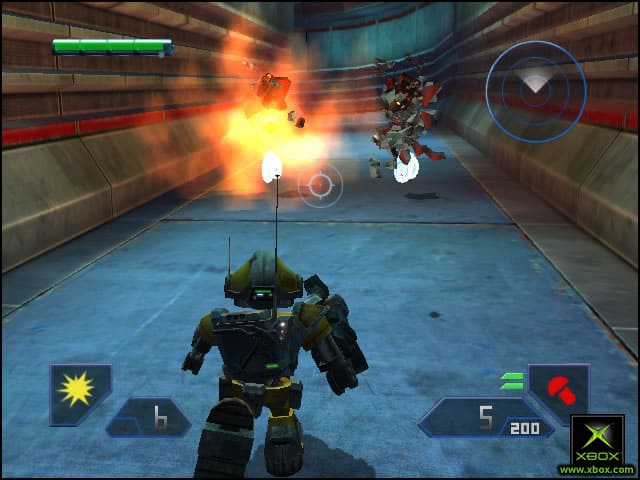Open the circular radar display
The image size is (640, 480).
[x=535, y=91]
